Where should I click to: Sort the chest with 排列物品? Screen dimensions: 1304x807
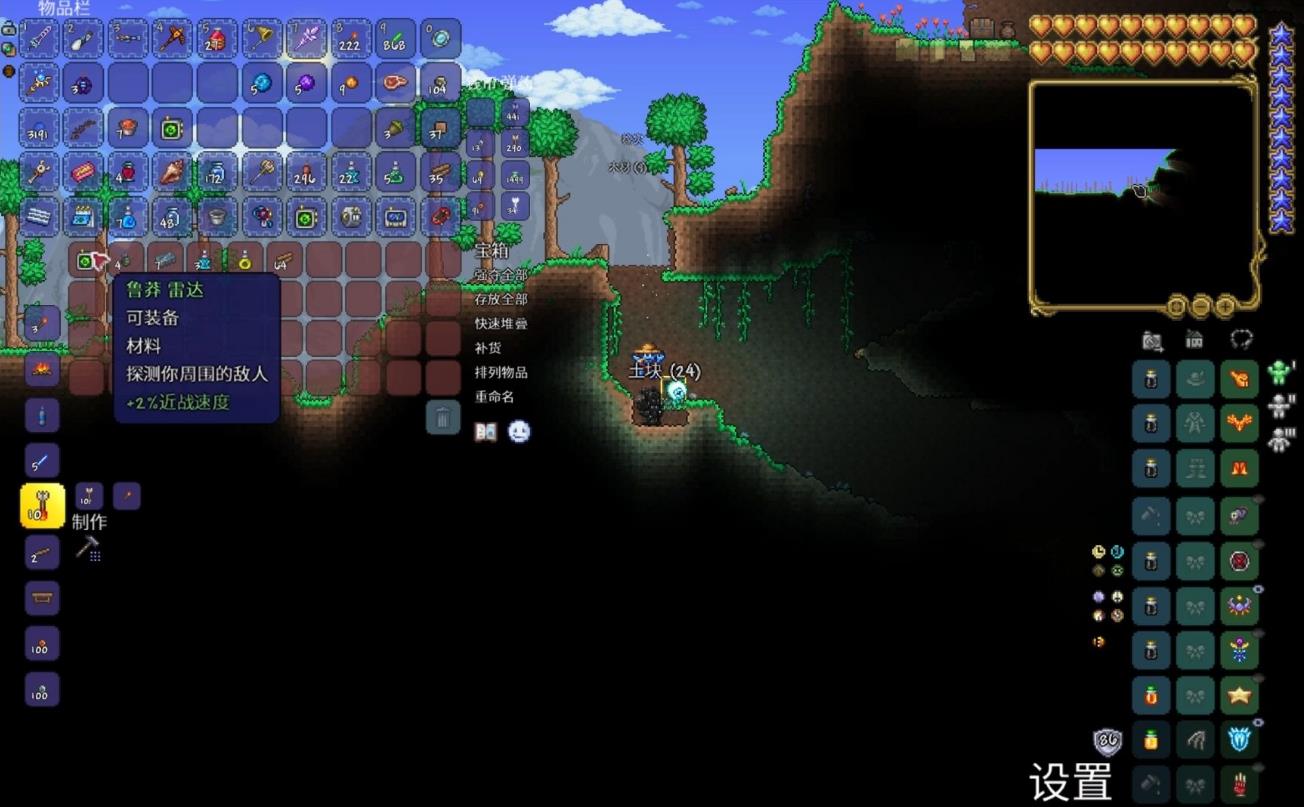pos(501,372)
